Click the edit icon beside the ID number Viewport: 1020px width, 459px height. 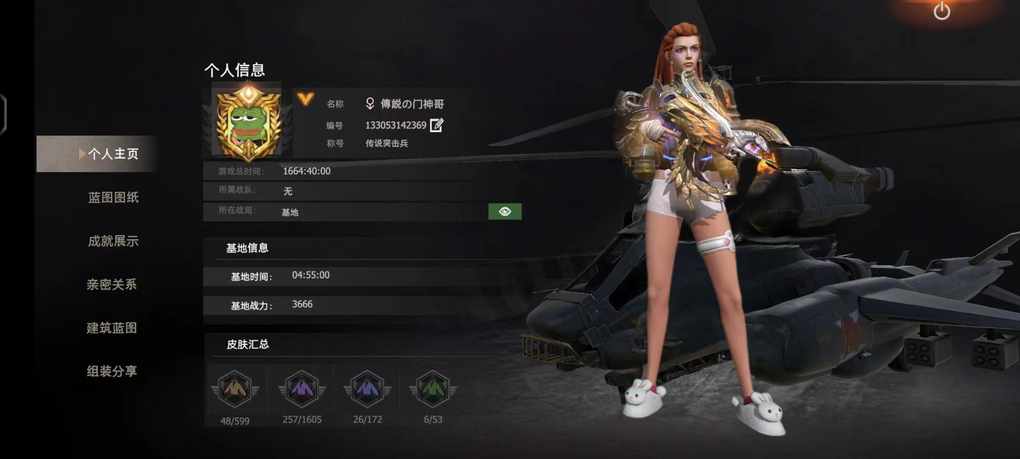click(x=437, y=125)
